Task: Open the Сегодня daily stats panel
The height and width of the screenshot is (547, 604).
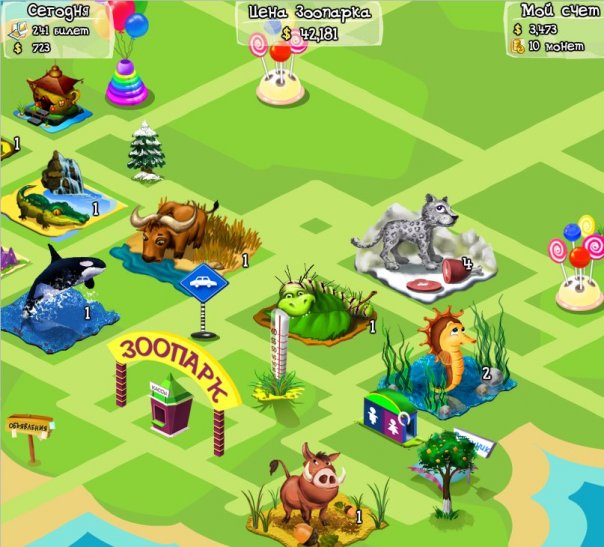Action: click(x=53, y=27)
